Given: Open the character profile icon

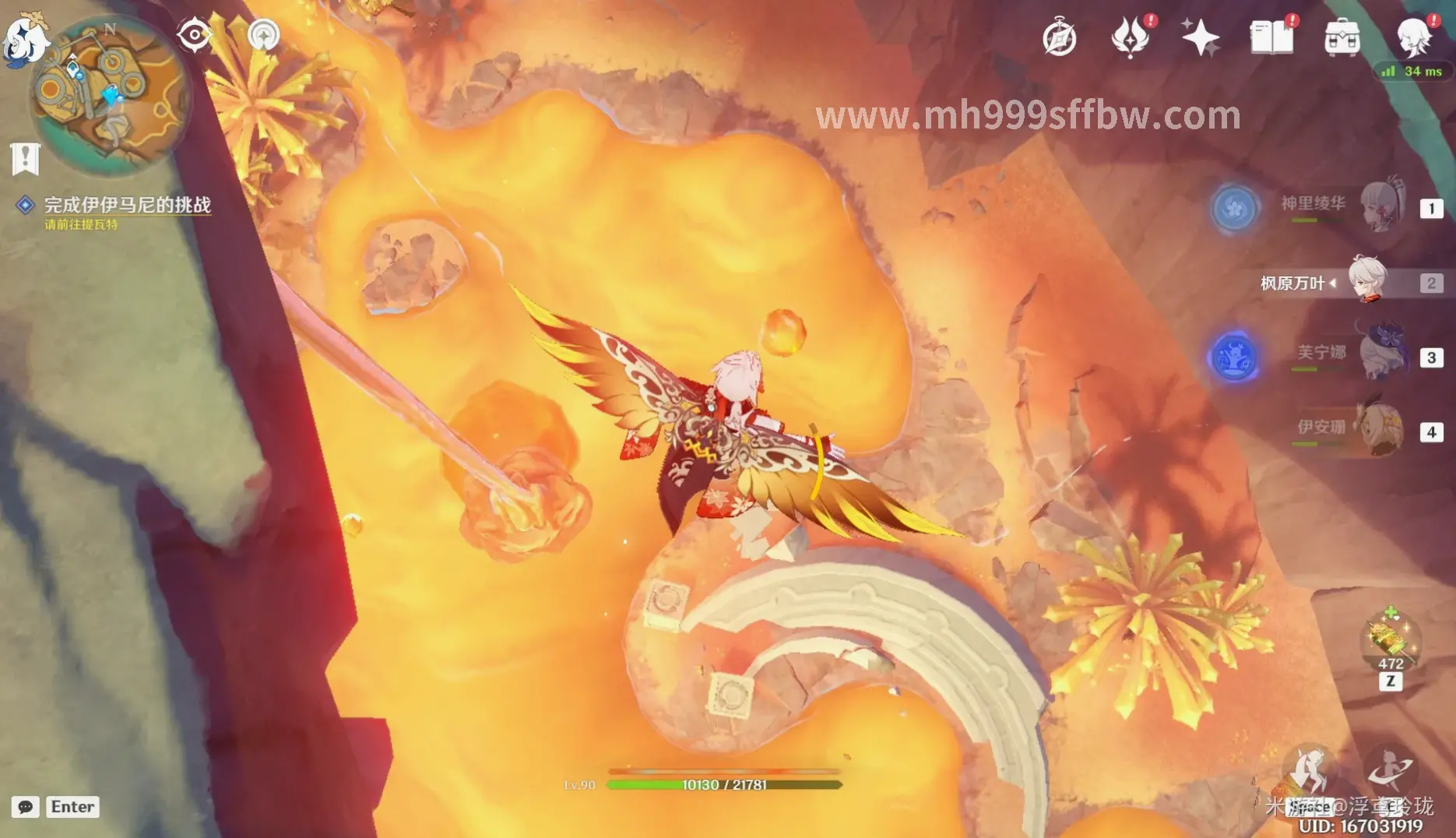Looking at the screenshot, I should pyautogui.click(x=1413, y=37).
